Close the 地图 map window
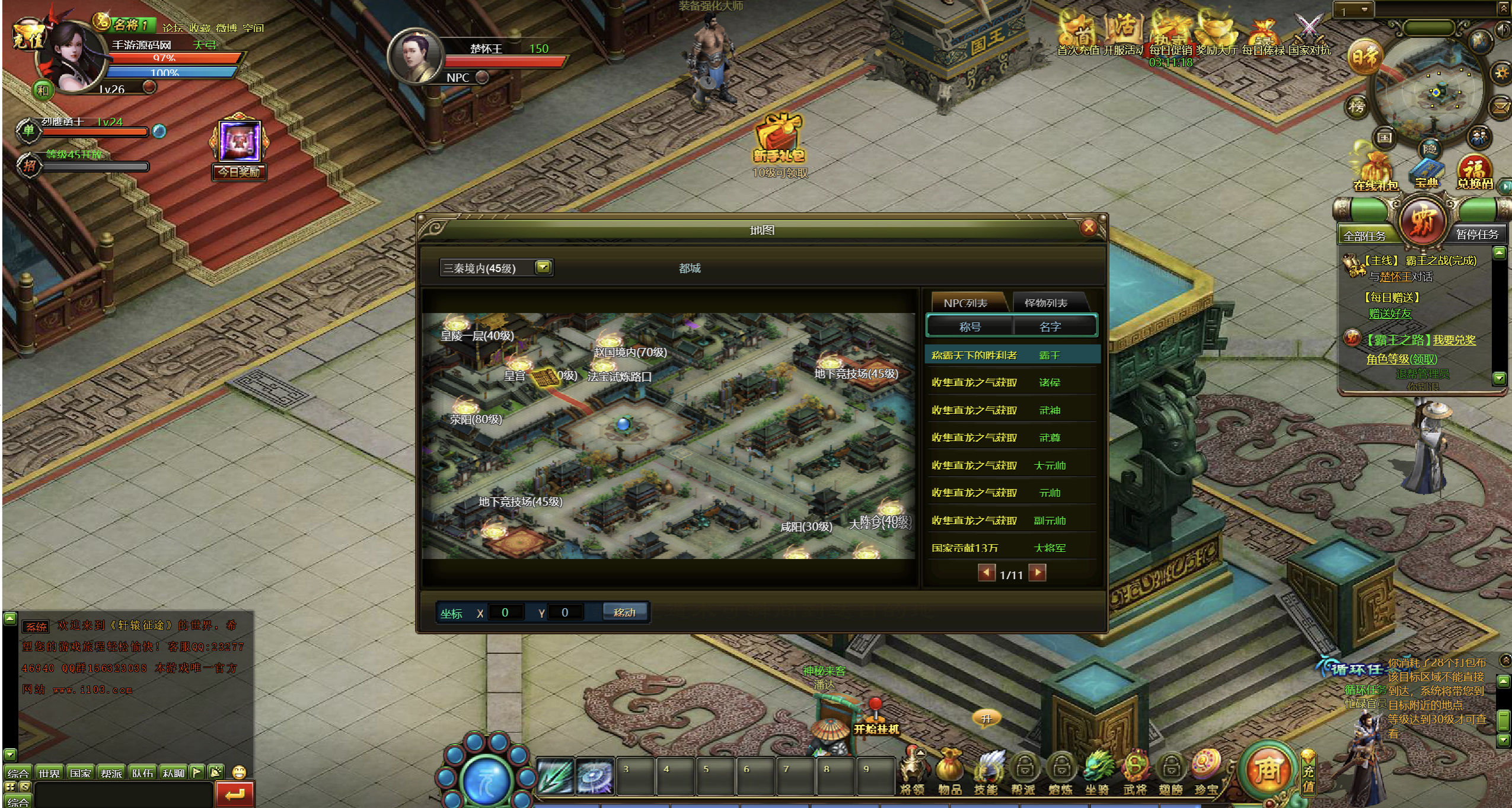This screenshot has height=808, width=1512. [1088, 228]
